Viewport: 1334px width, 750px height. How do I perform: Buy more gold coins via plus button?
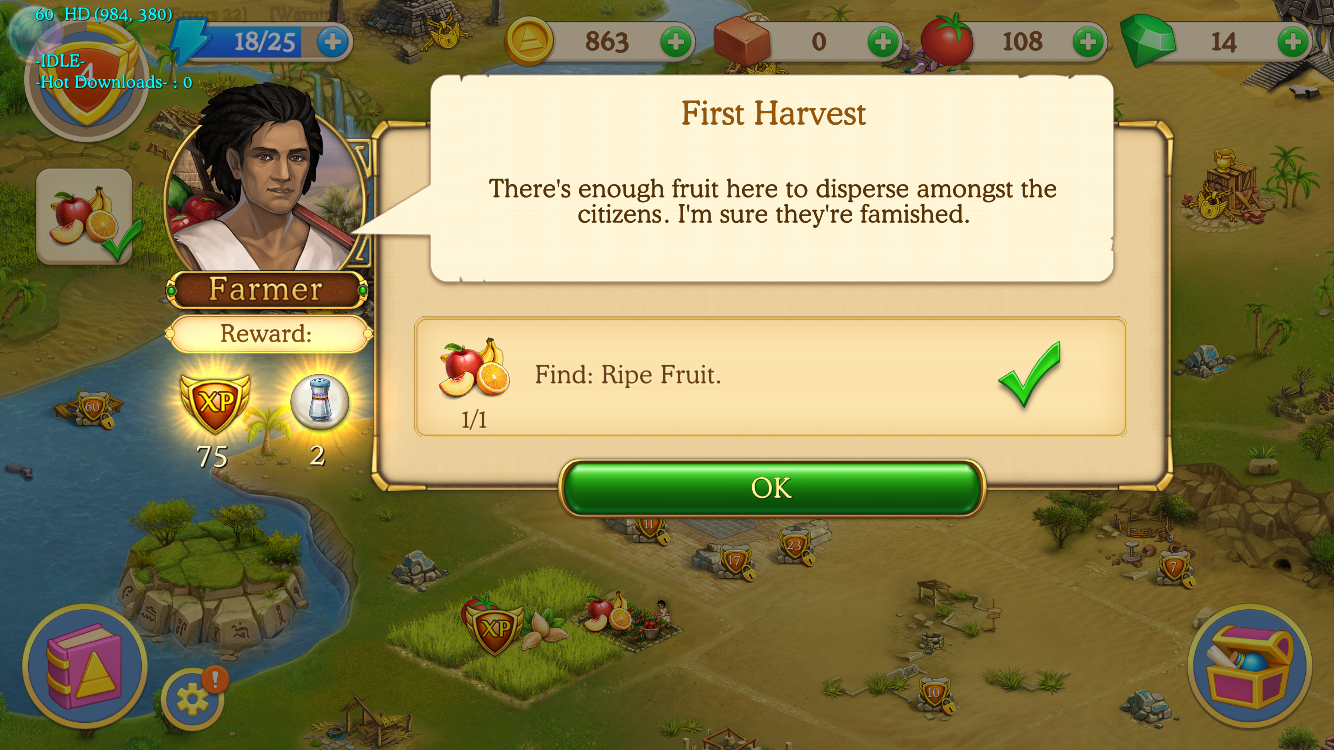(676, 42)
